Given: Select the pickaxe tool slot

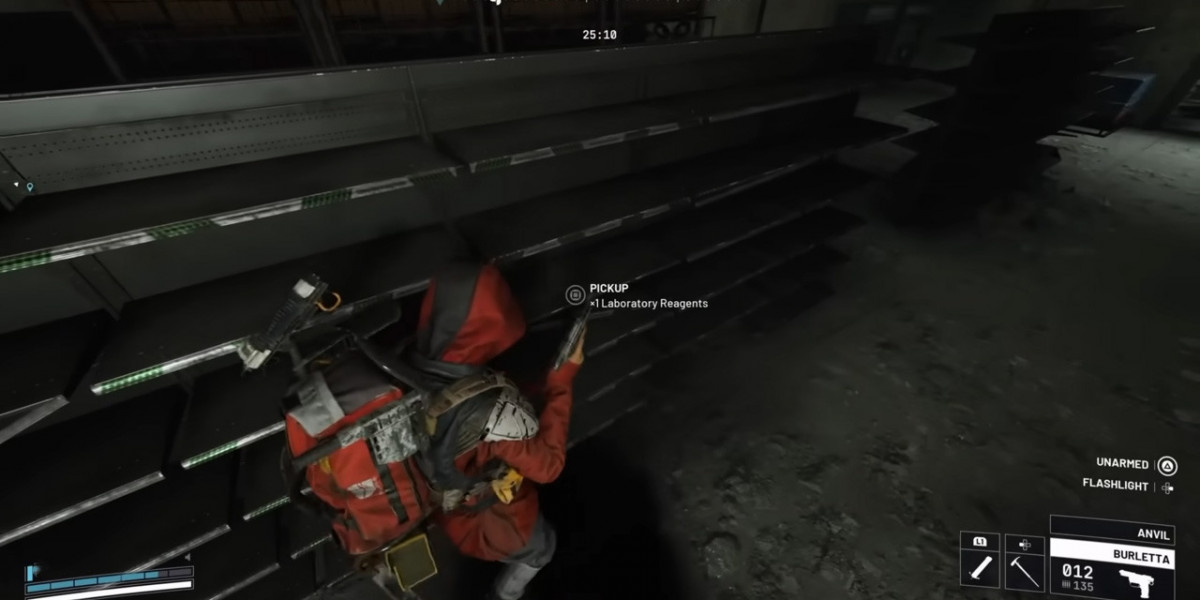Looking at the screenshot, I should pos(1025,570).
